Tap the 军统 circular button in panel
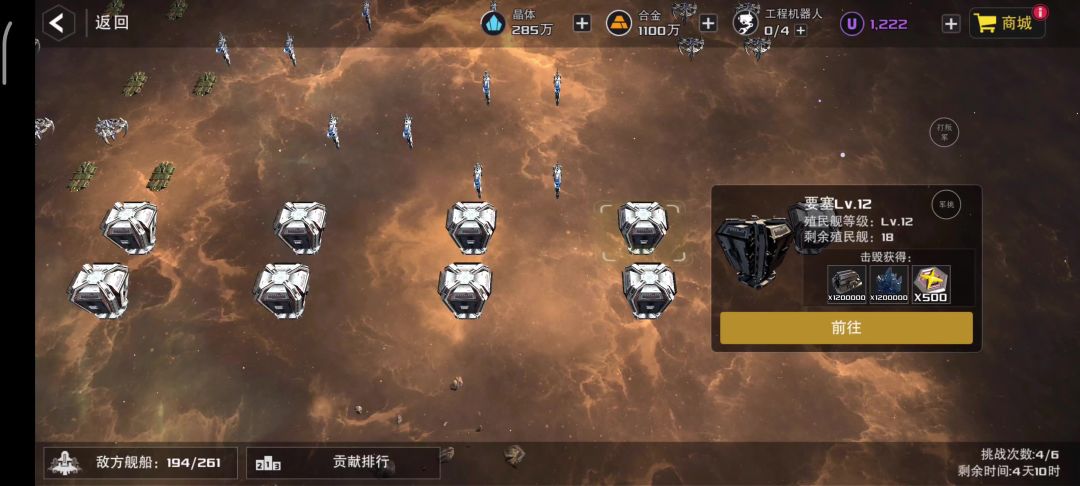Image resolution: width=1080 pixels, height=486 pixels. click(x=946, y=204)
